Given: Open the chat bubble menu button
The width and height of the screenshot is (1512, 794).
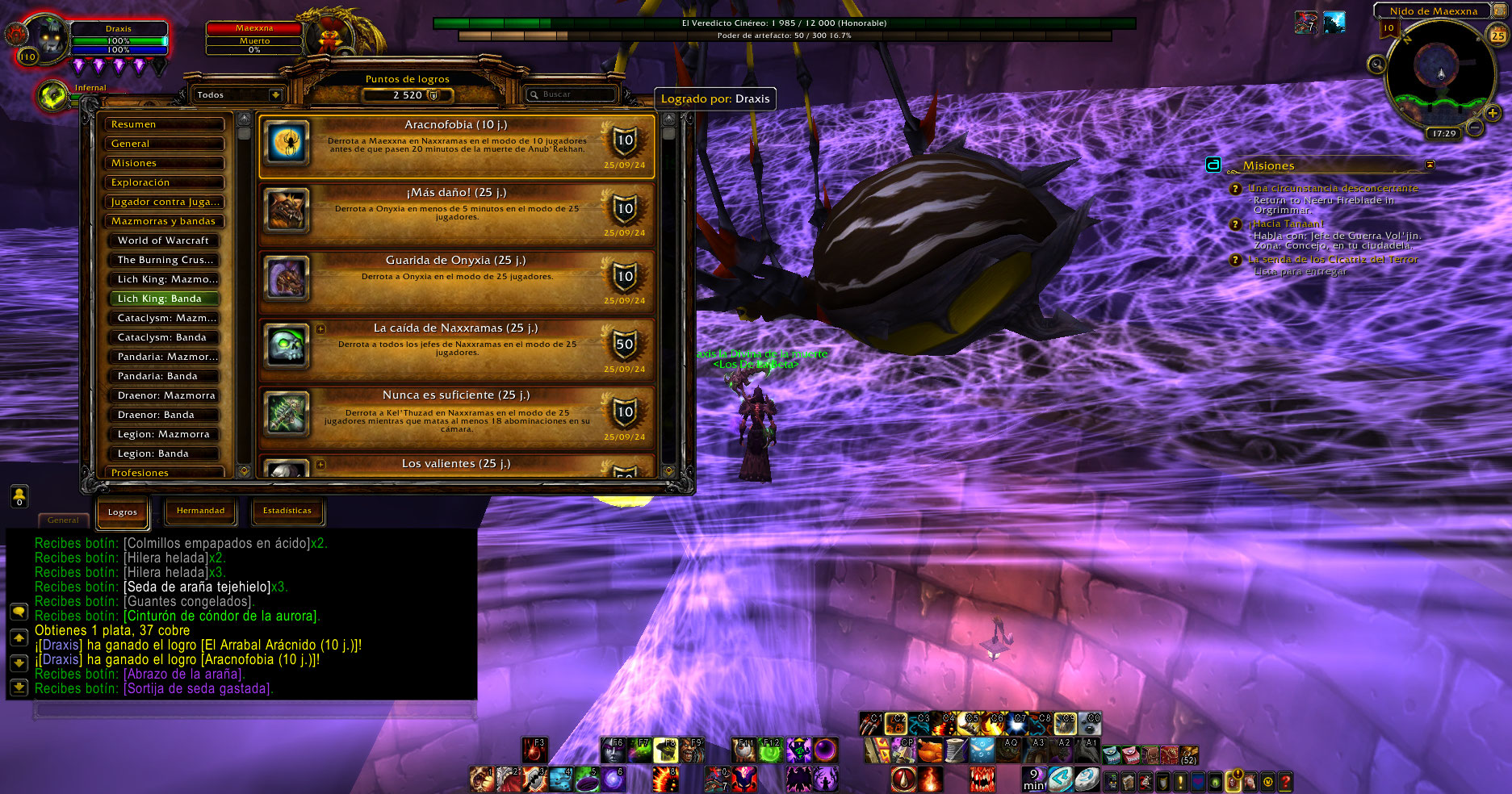Looking at the screenshot, I should point(19,612).
